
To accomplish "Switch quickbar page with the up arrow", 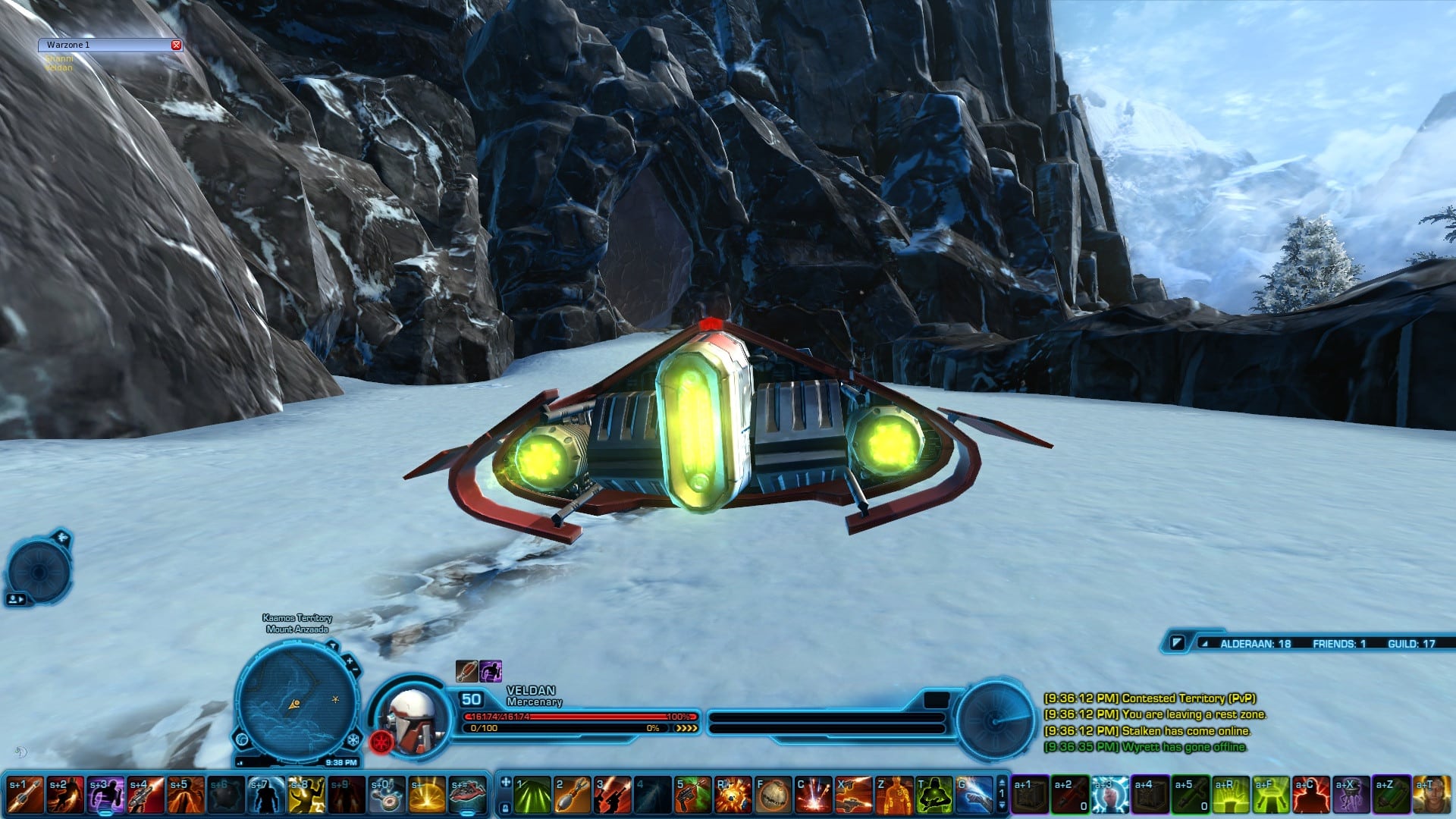I will tap(1002, 782).
